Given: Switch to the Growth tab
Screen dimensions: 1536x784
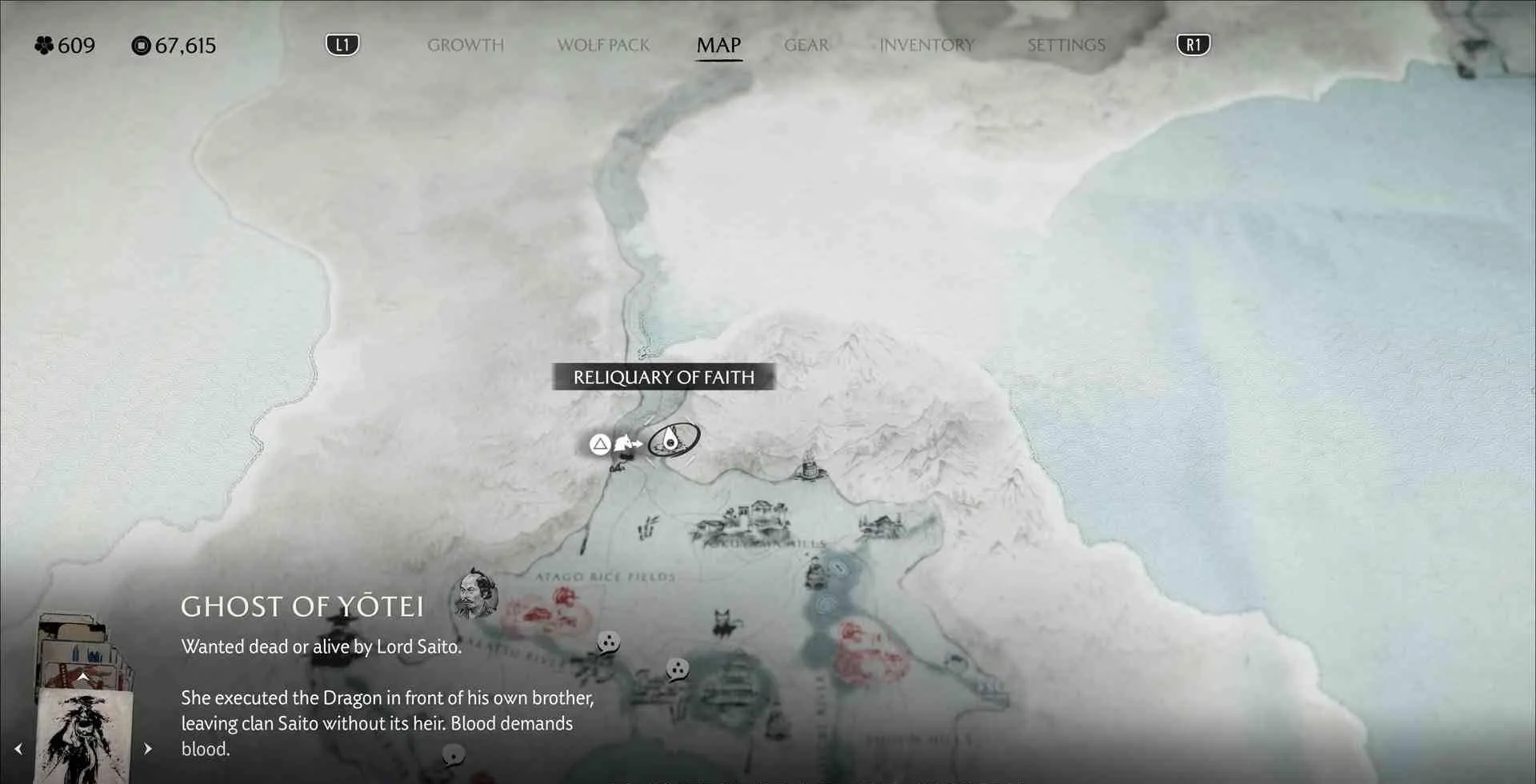Looking at the screenshot, I should [x=466, y=45].
